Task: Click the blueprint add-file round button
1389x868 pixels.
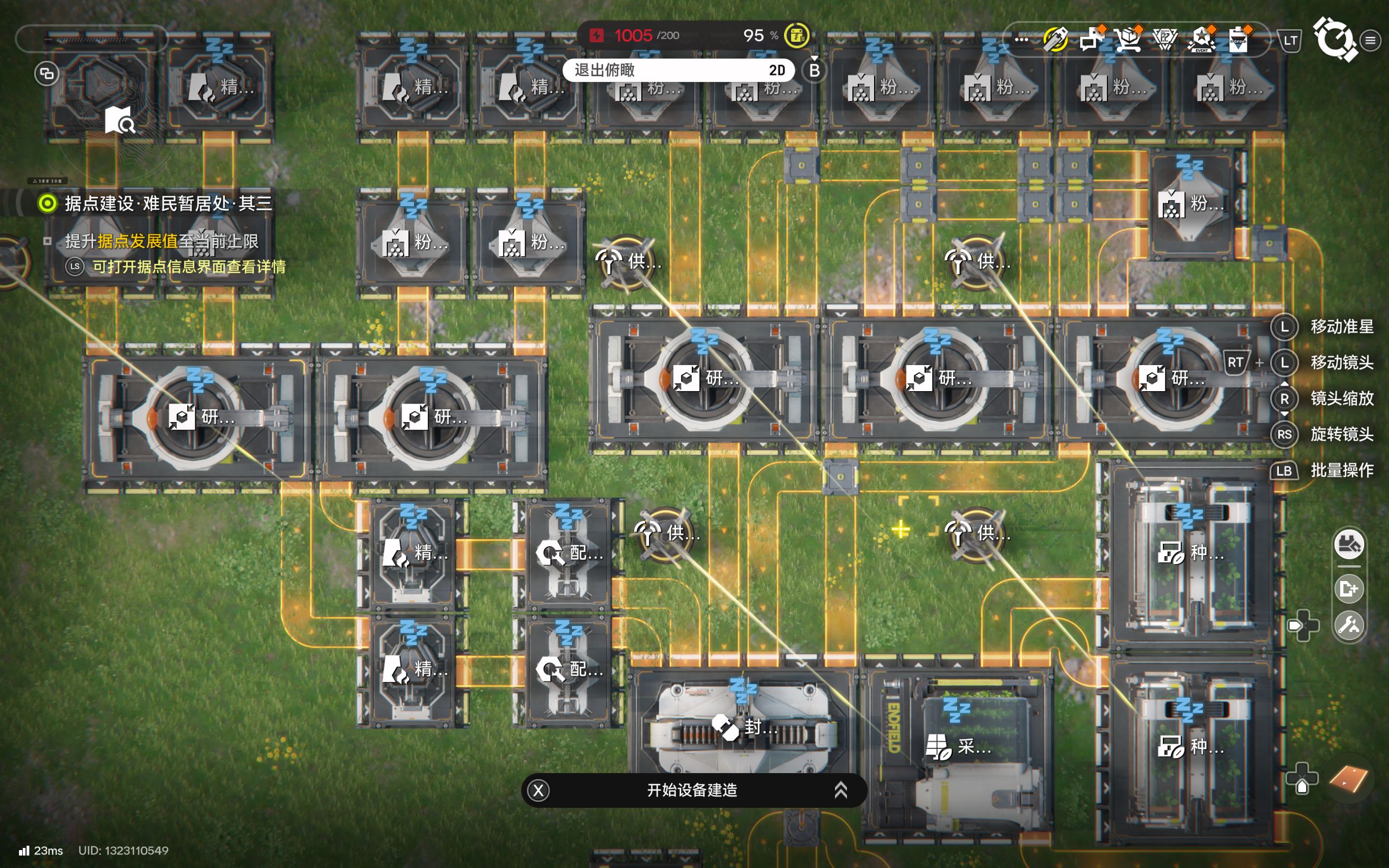Action: (x=1349, y=589)
